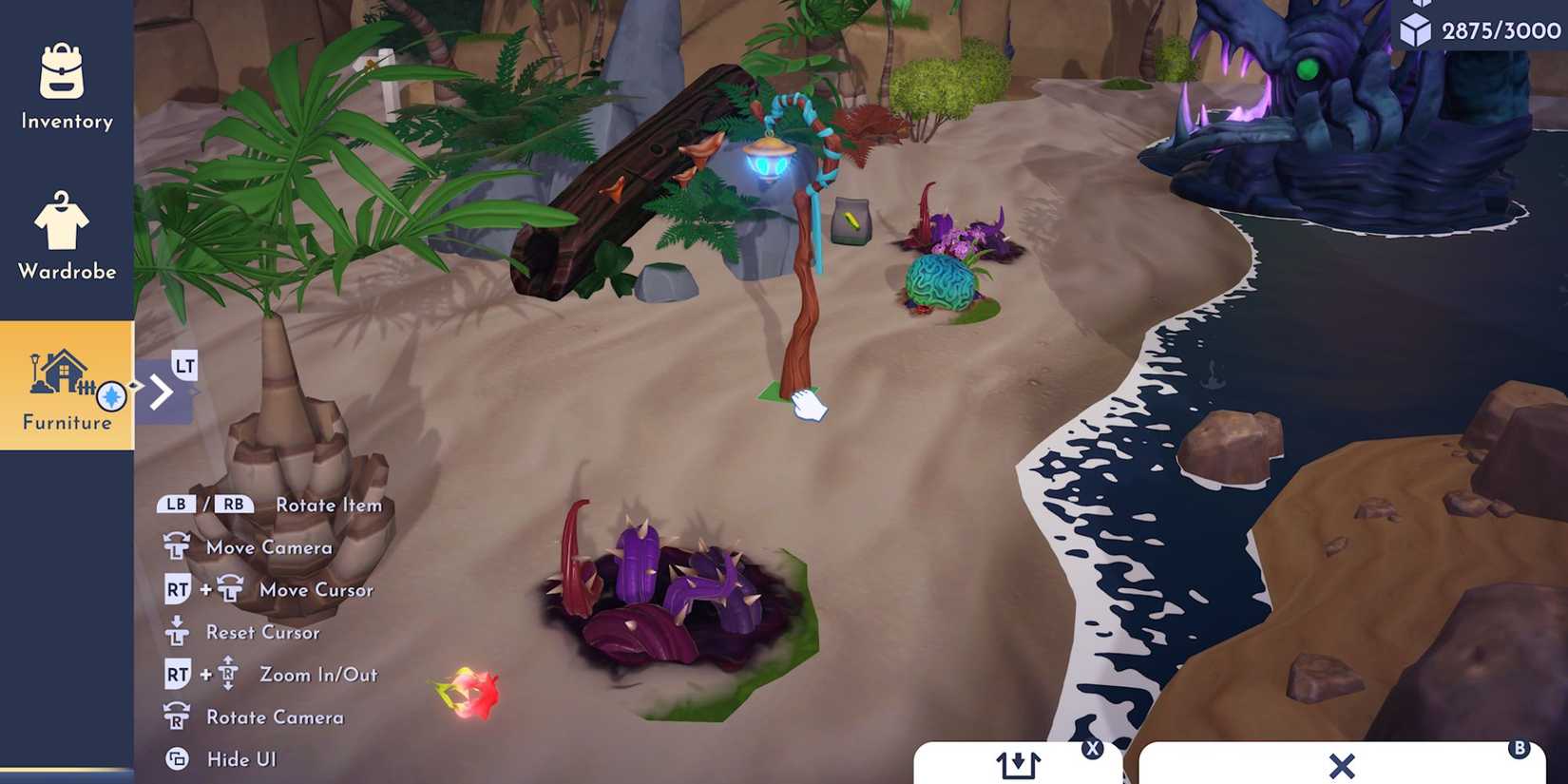Click the Reset Cursor icon
This screenshot has width=1568, height=784.
click(175, 632)
